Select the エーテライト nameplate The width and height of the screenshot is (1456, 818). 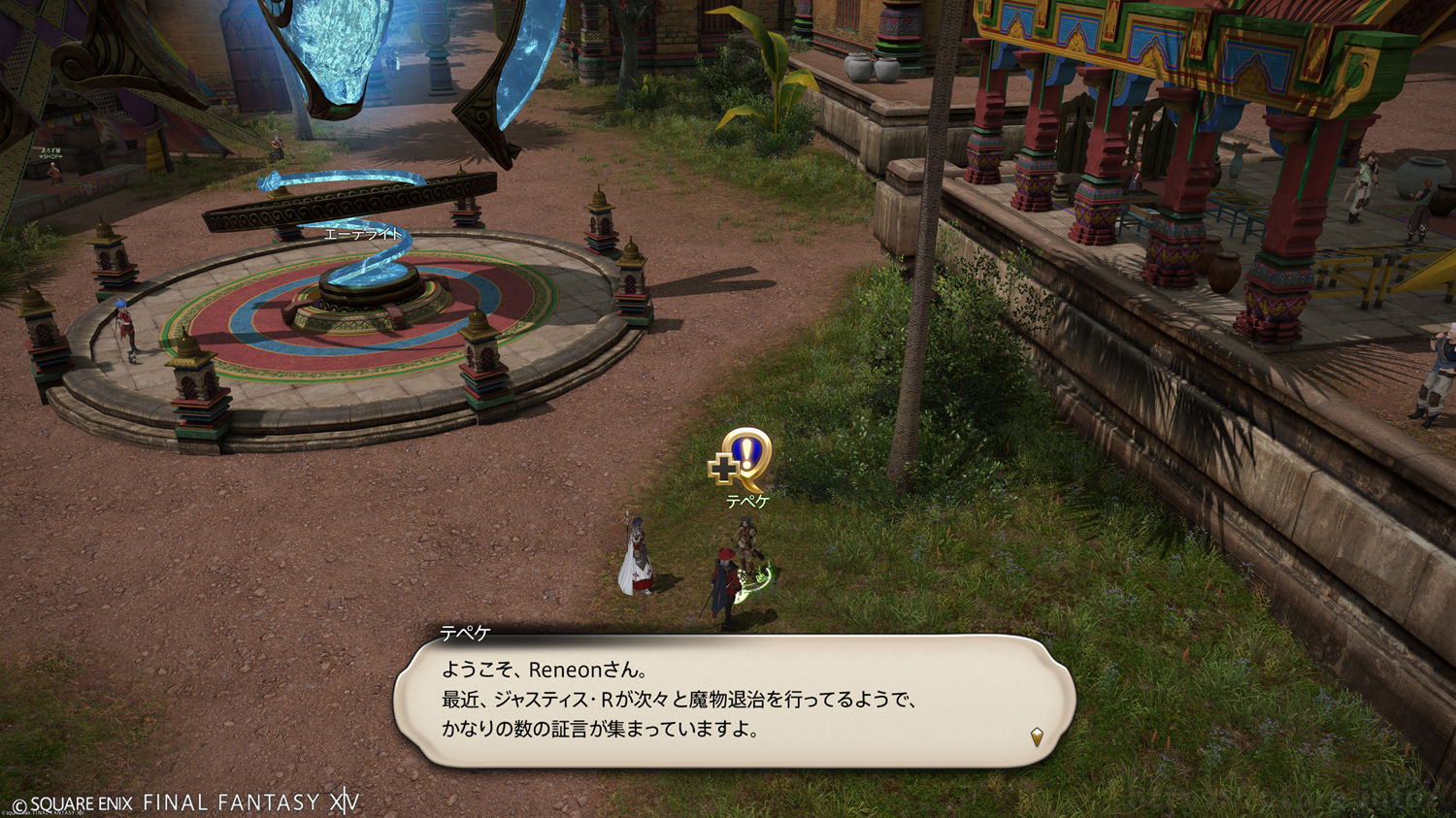point(362,234)
